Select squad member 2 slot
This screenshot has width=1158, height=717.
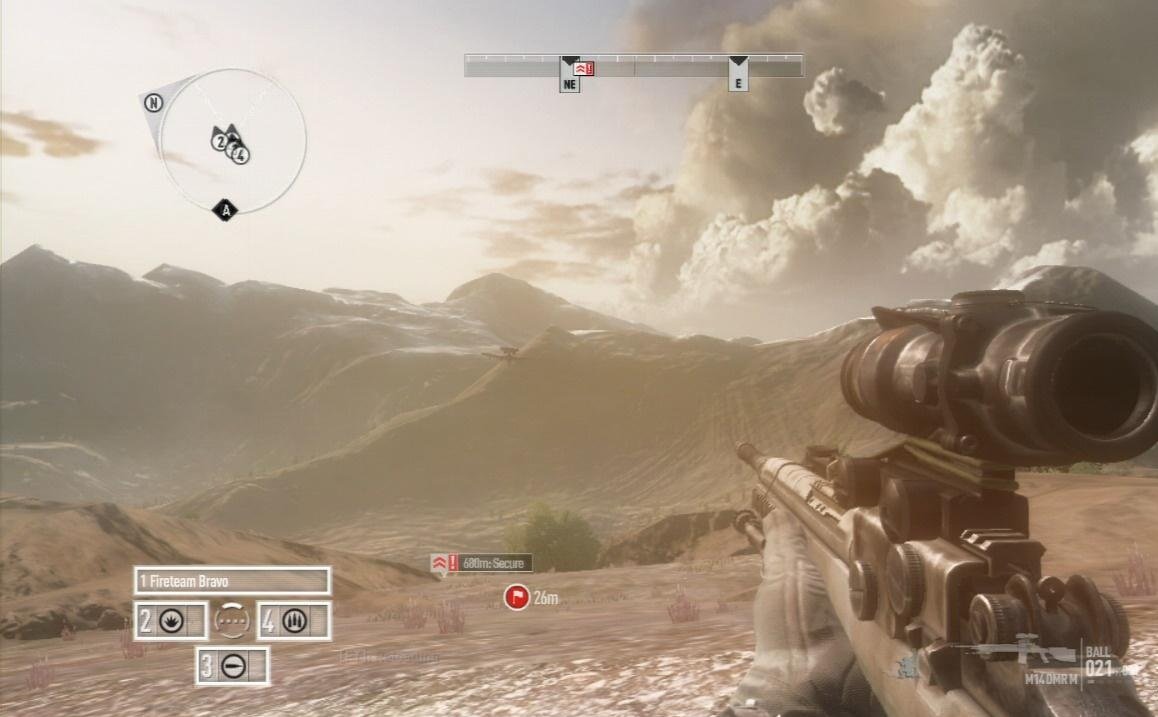pyautogui.click(x=170, y=621)
